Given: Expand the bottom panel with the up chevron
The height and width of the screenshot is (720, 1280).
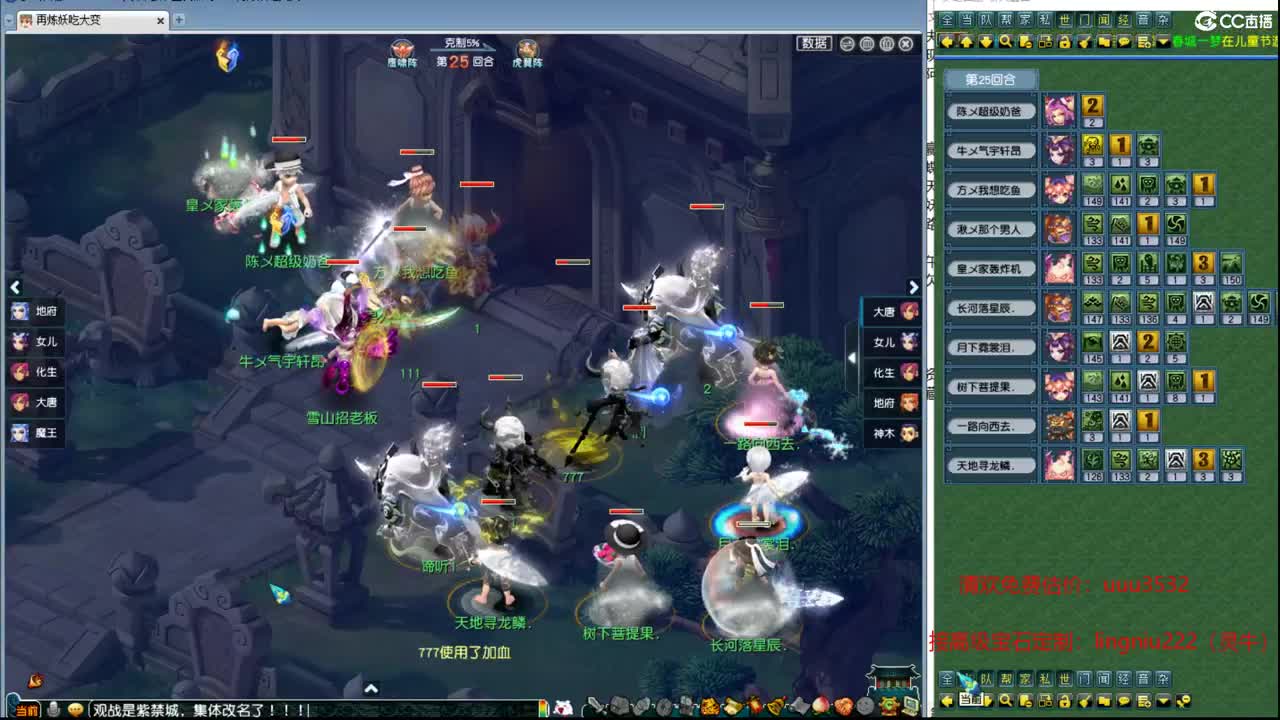Looking at the screenshot, I should coord(372,688).
